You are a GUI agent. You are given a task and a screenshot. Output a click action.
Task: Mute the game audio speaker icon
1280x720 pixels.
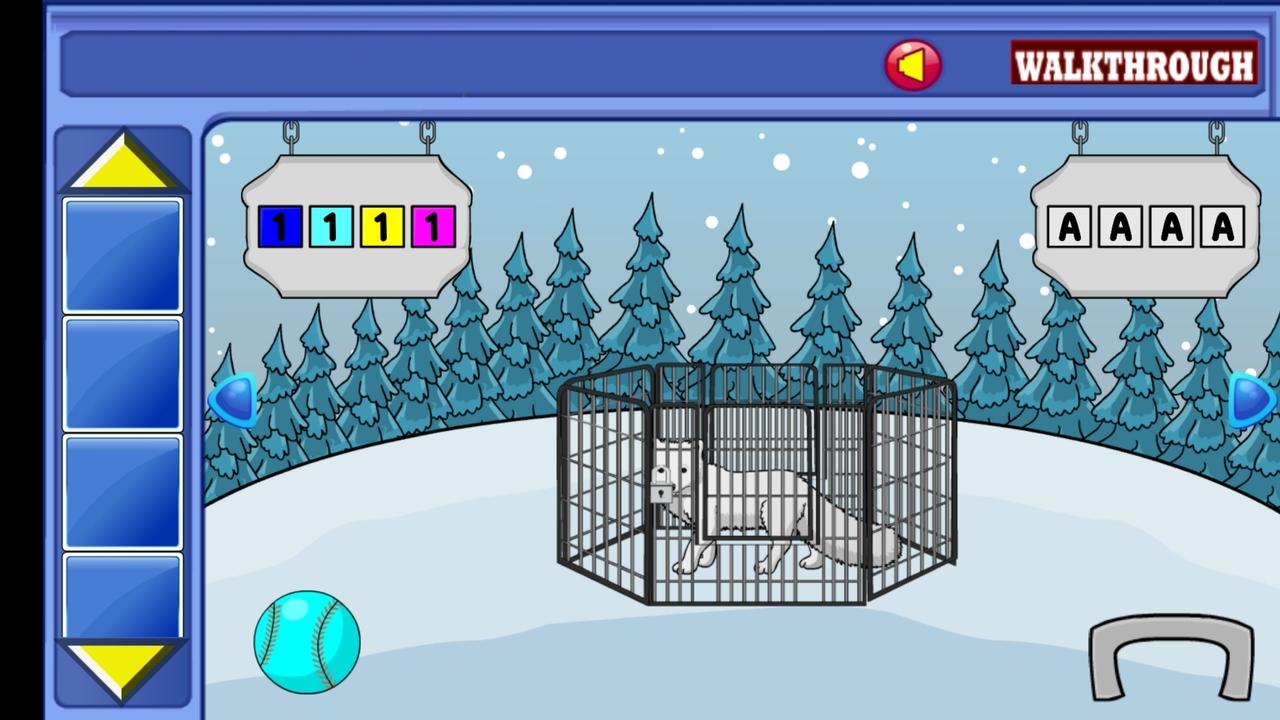pos(913,64)
